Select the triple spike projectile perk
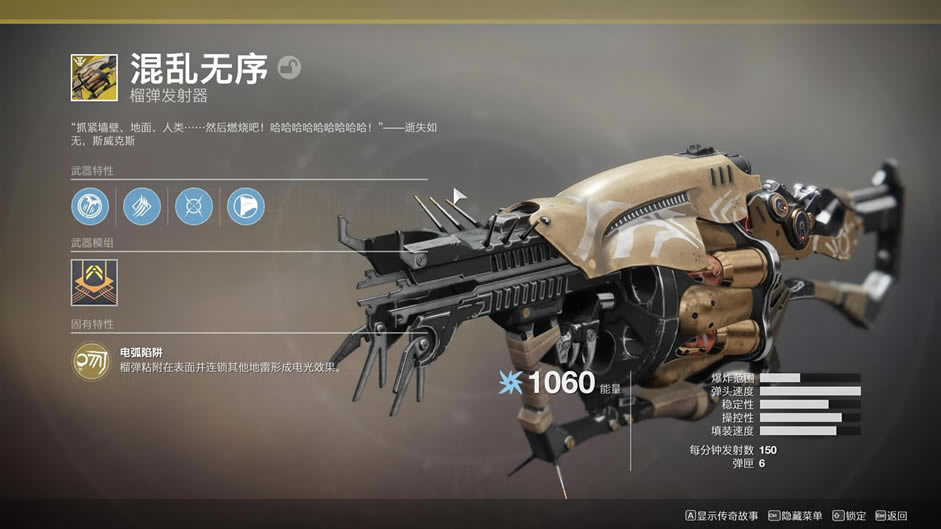Viewport: 941px width, 529px height. 142,206
